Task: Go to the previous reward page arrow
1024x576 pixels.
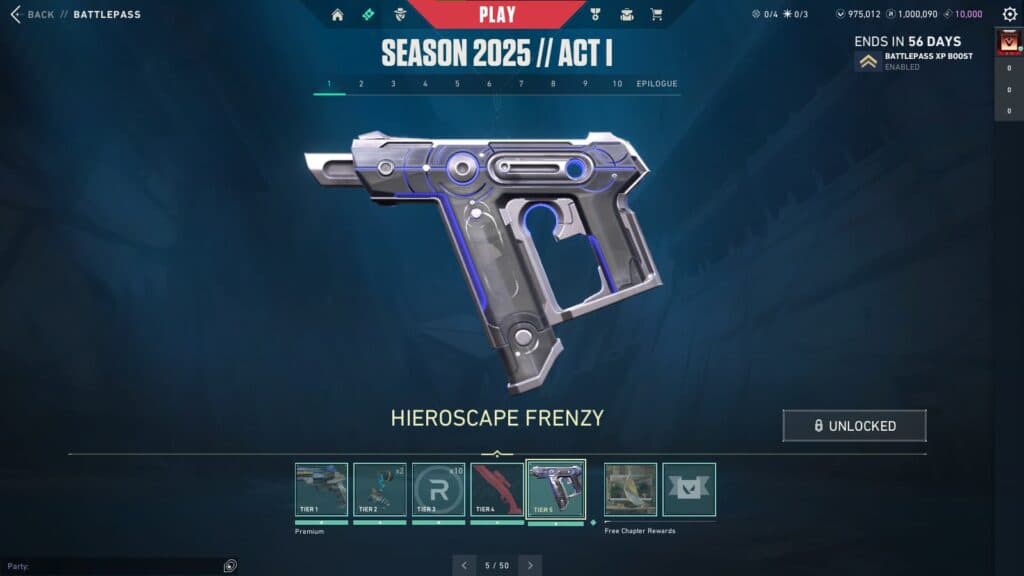Action: [464, 565]
